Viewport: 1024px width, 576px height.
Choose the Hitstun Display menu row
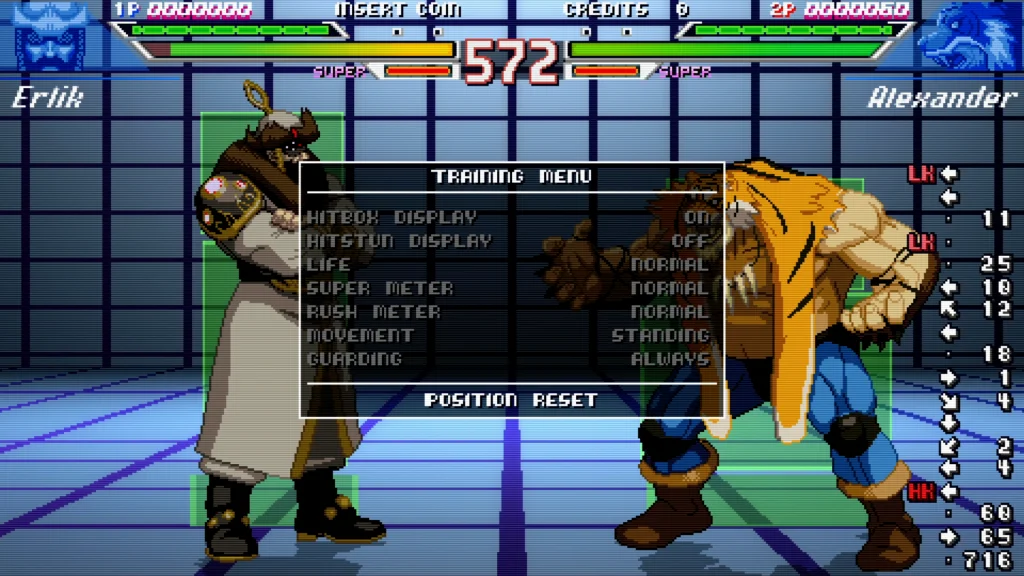click(x=399, y=241)
